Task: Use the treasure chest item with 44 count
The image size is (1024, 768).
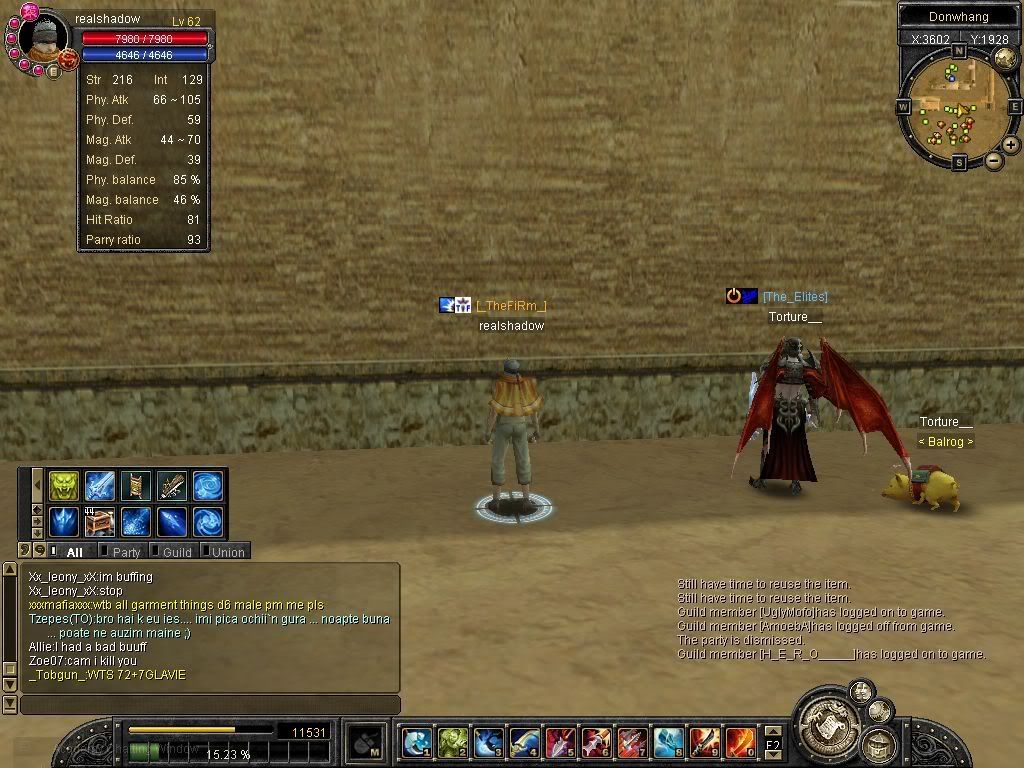Action: pyautogui.click(x=100, y=522)
